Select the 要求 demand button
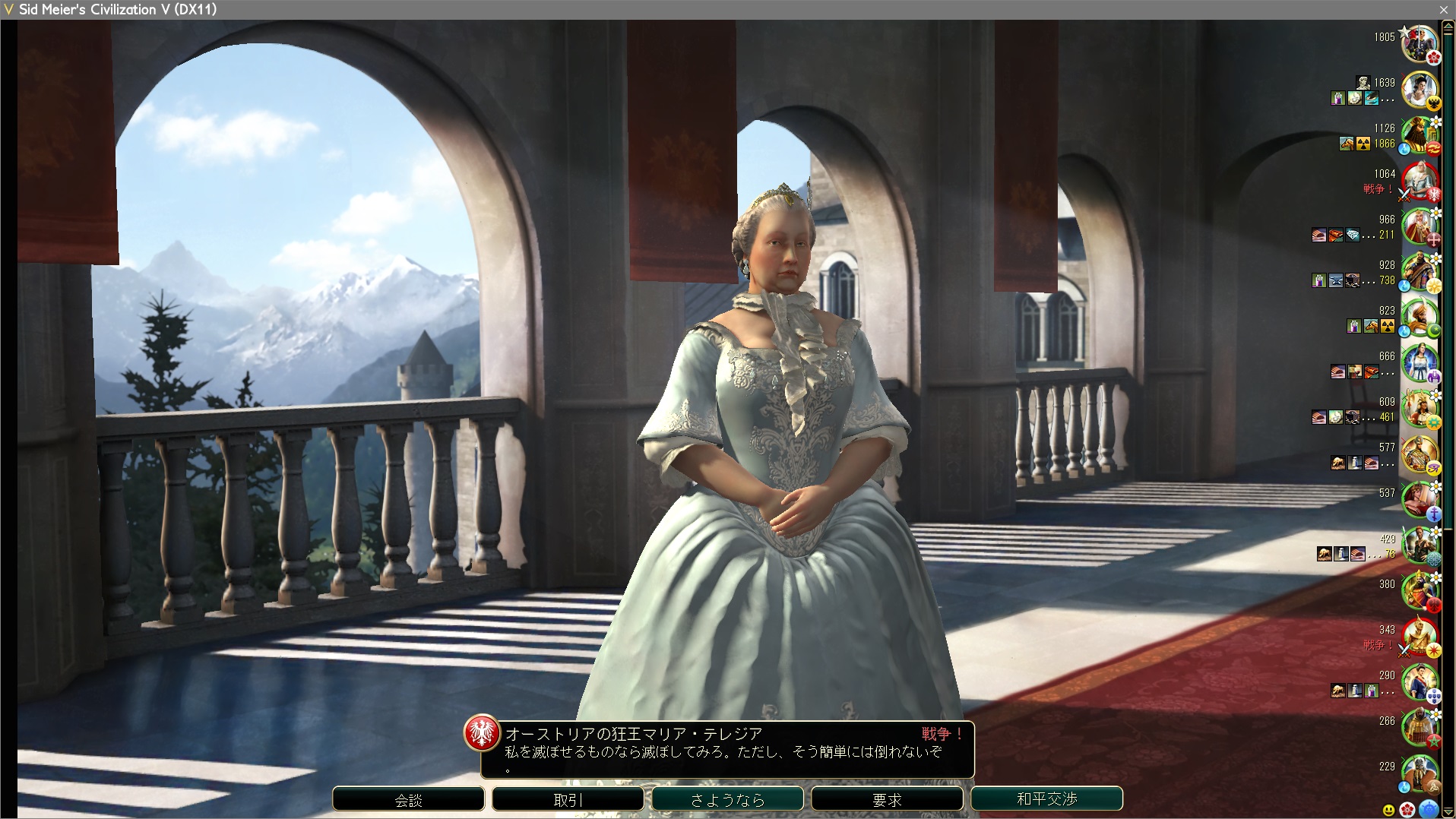This screenshot has width=1456, height=819. point(887,799)
